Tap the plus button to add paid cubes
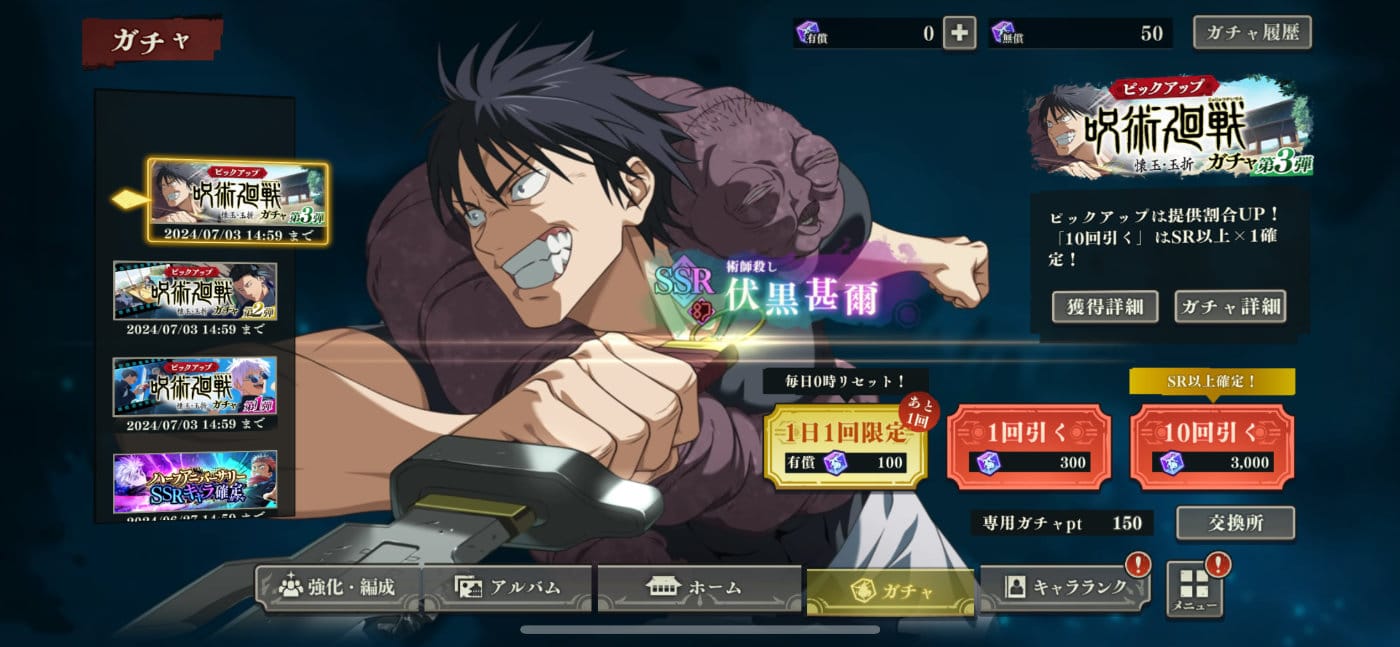The image size is (1400, 647). tap(959, 33)
